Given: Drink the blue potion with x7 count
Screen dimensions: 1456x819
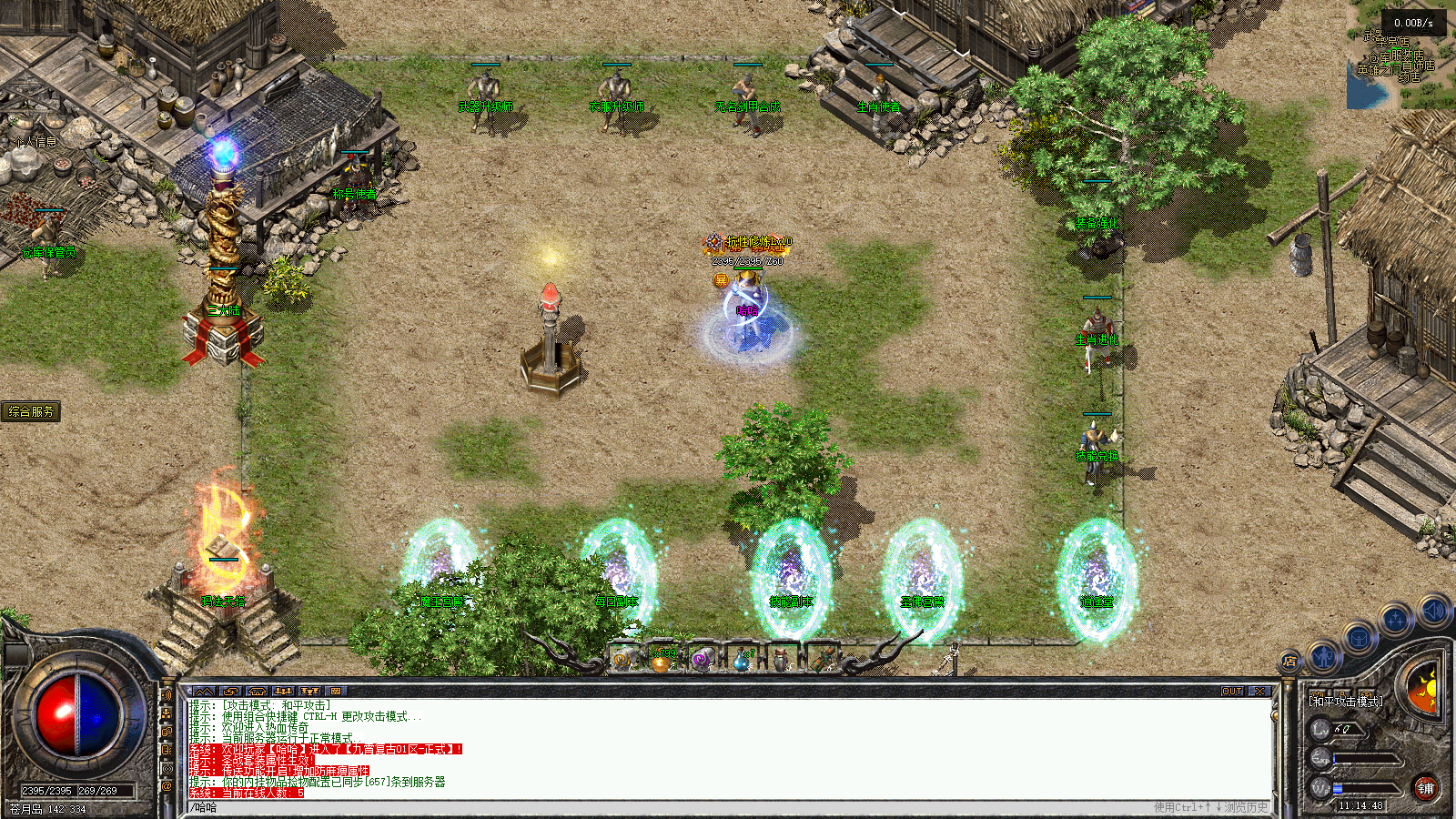Looking at the screenshot, I should pos(742,660).
